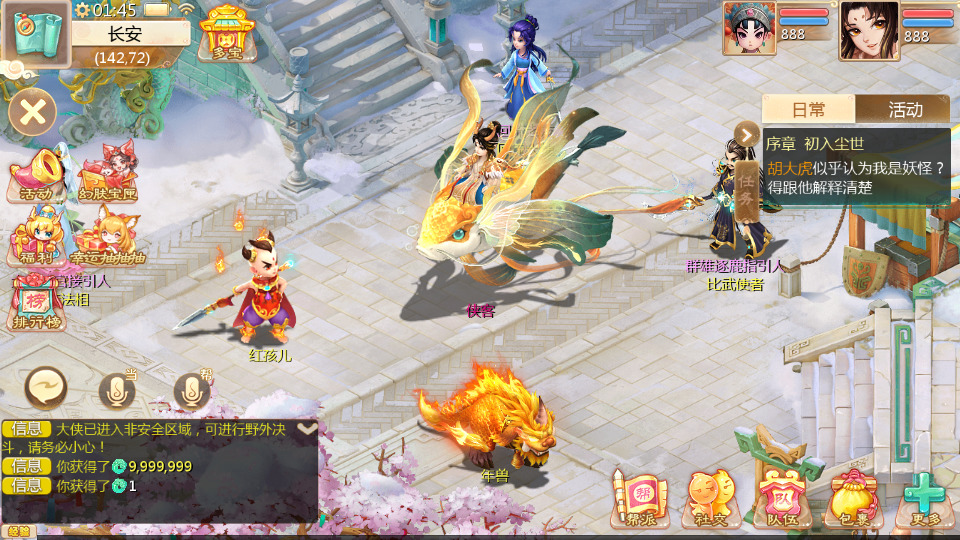Open the 帮派 guild menu
This screenshot has width=960, height=540.
click(639, 498)
